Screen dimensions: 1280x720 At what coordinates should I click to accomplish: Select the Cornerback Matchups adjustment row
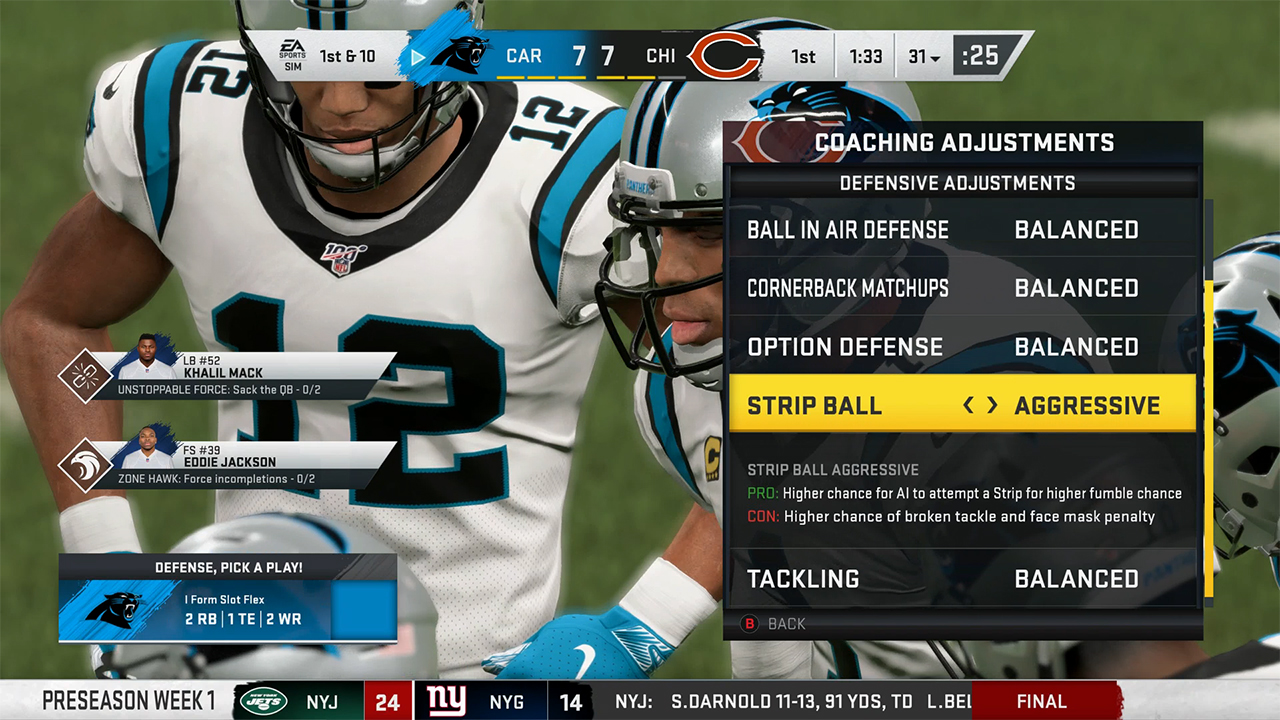pos(962,288)
